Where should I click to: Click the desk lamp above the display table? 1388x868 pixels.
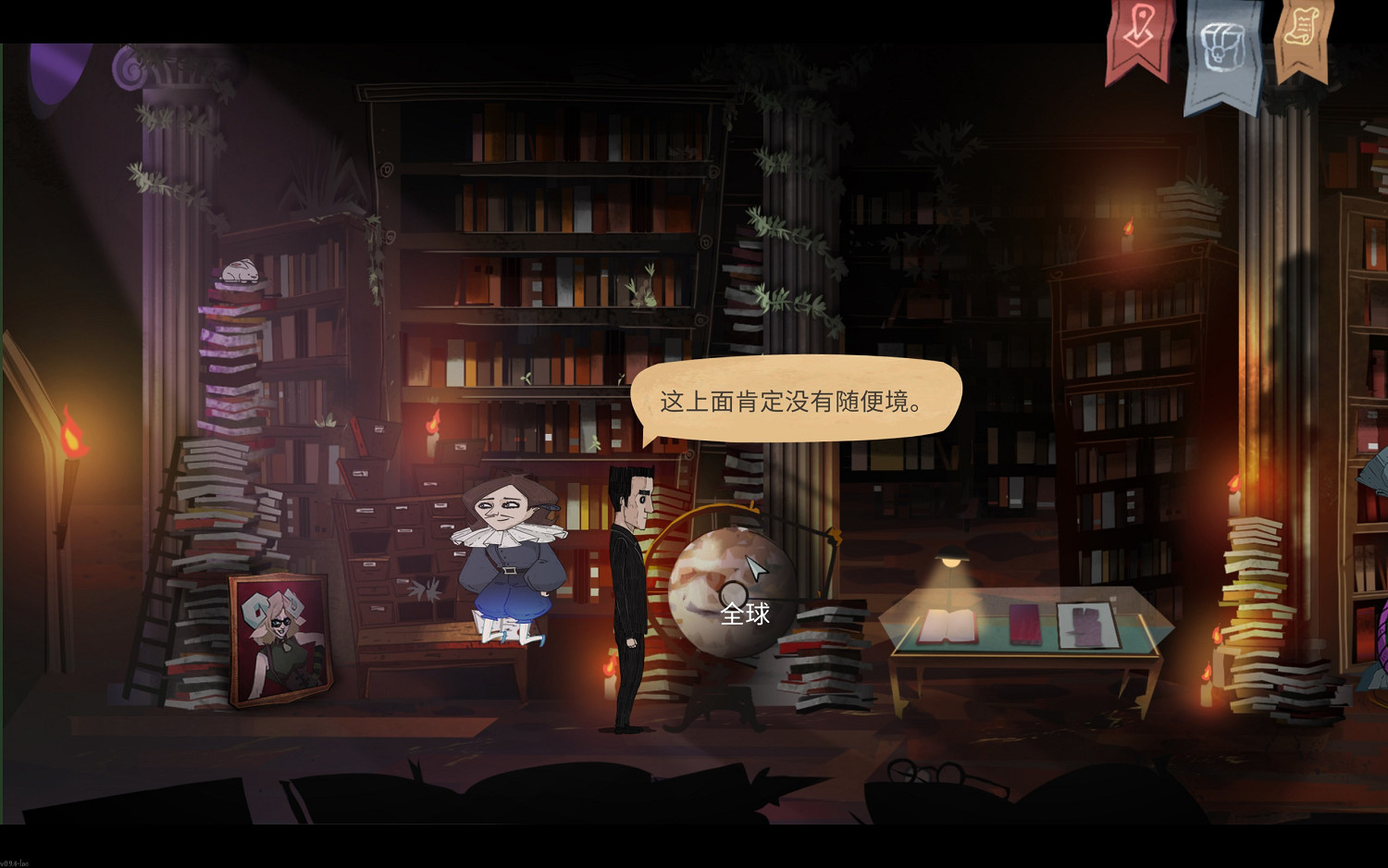coord(951,555)
